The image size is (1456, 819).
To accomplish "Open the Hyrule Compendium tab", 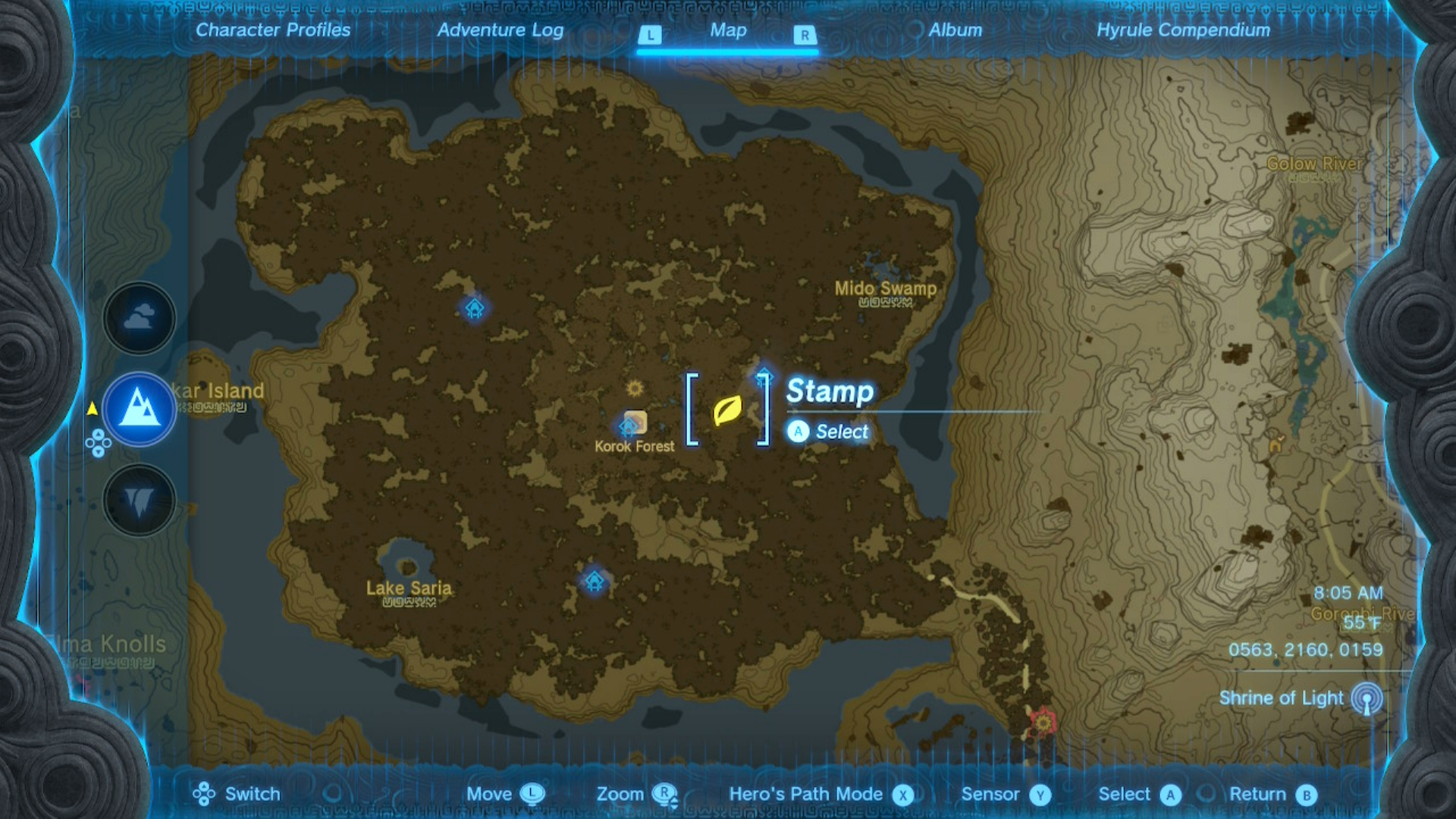I will tap(1183, 30).
